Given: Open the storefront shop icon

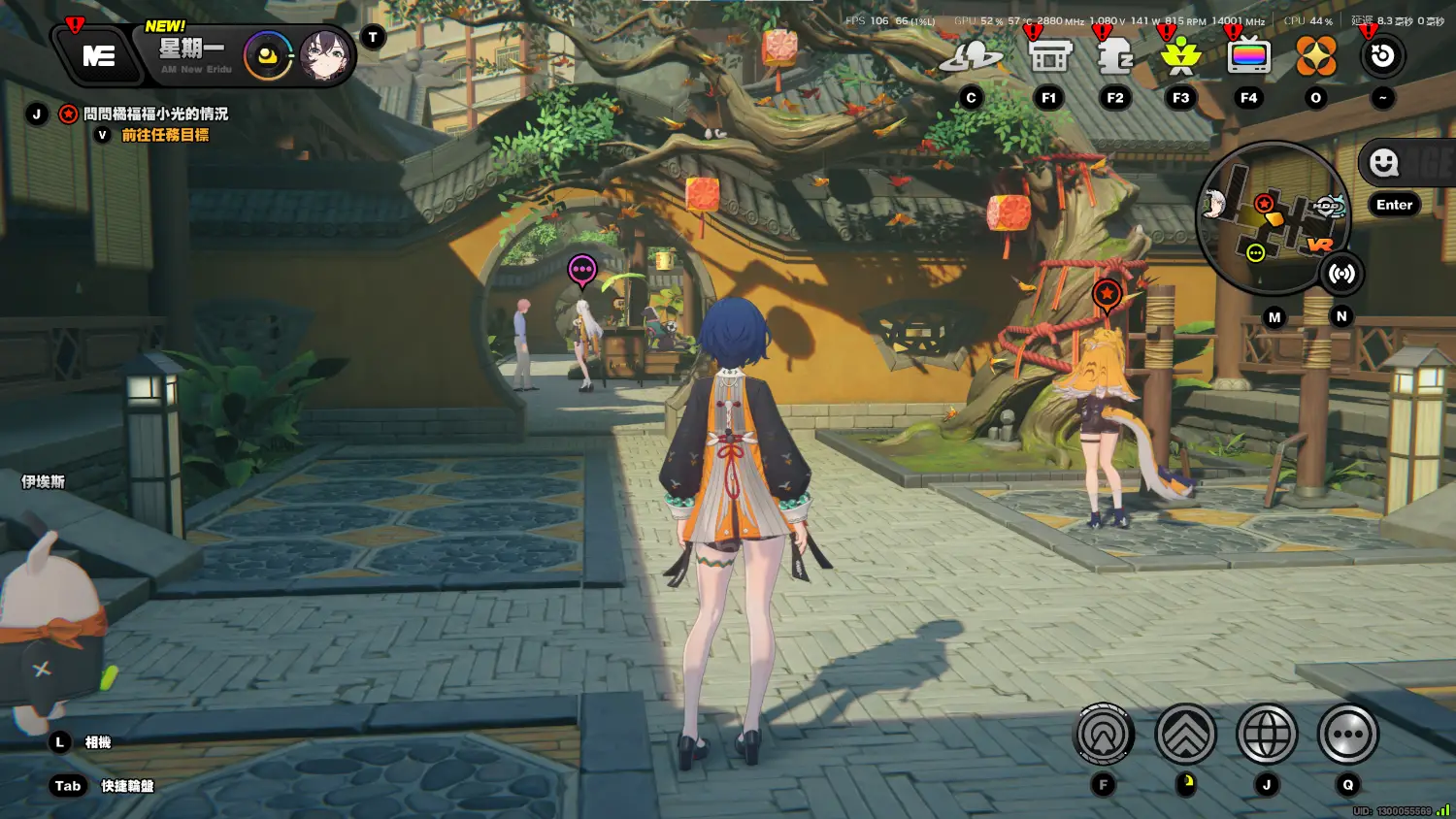Looking at the screenshot, I should tap(1049, 57).
